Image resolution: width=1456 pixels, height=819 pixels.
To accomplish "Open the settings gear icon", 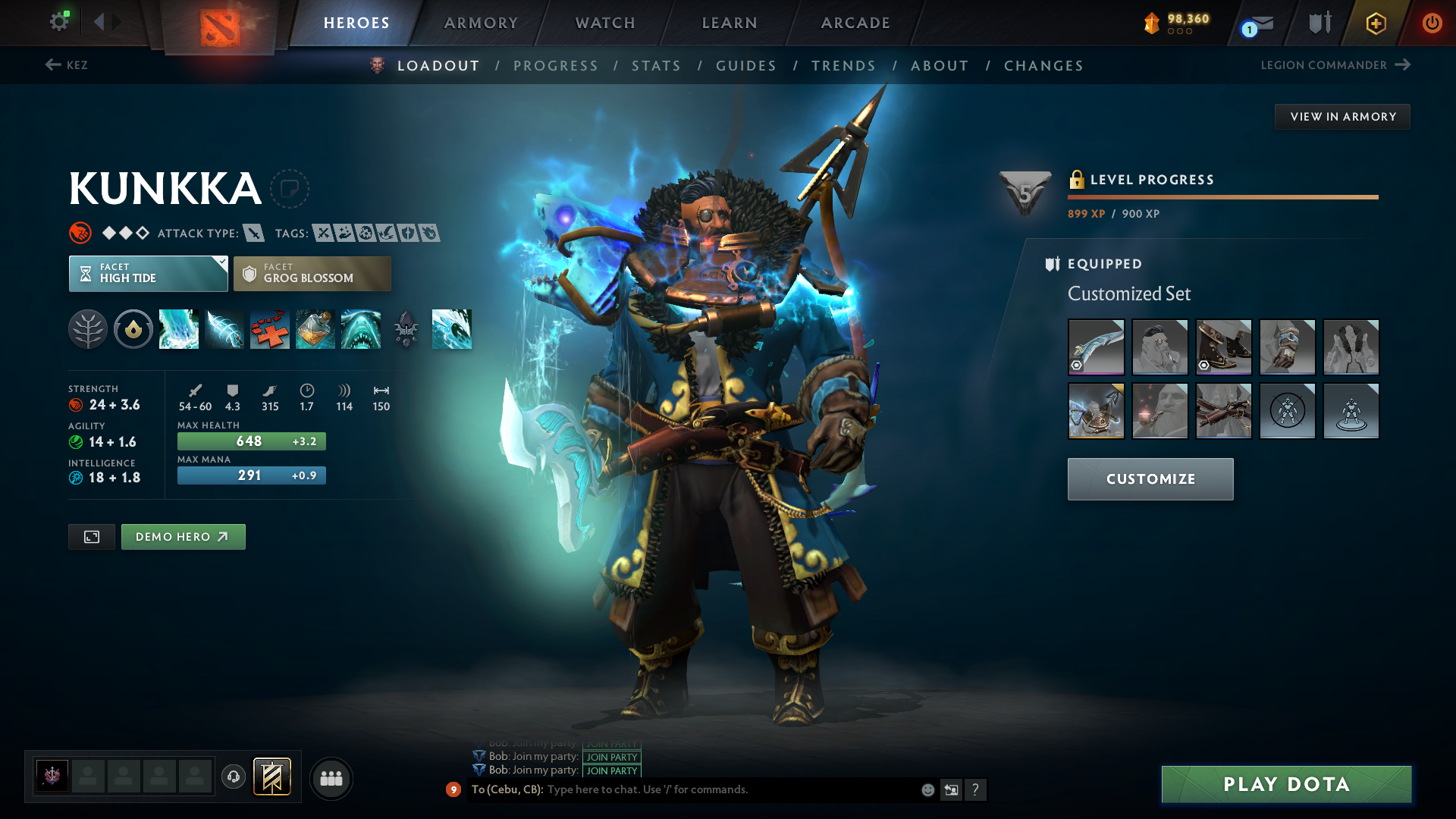I will click(59, 21).
